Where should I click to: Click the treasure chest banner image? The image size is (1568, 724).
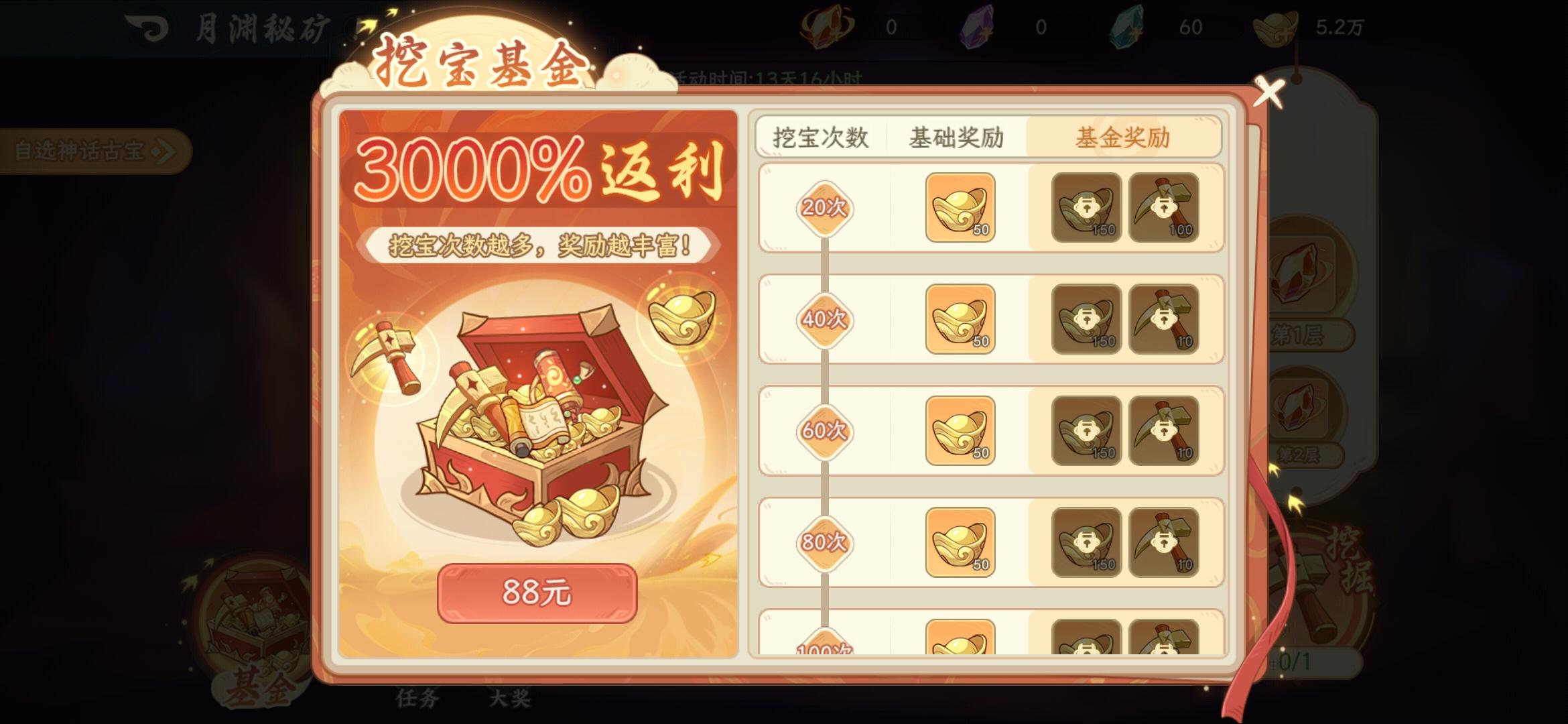point(529,422)
